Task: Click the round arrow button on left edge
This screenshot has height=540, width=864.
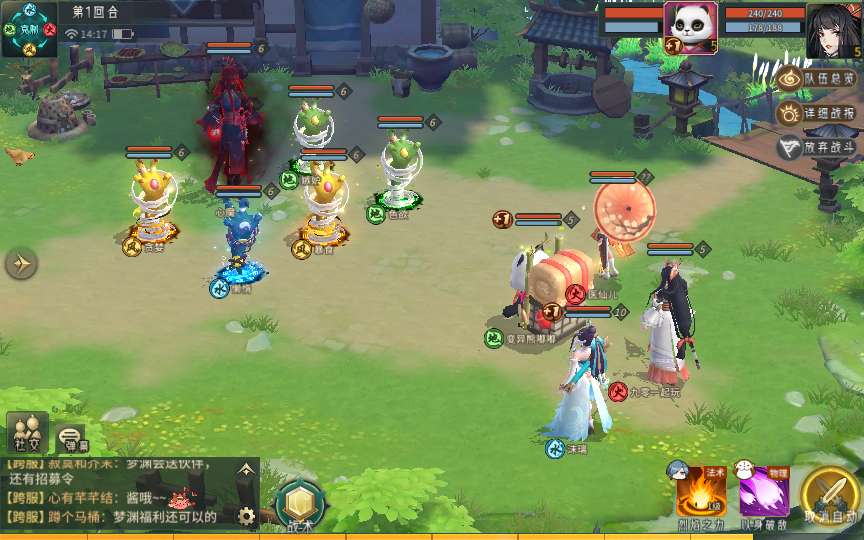Action: [21, 264]
